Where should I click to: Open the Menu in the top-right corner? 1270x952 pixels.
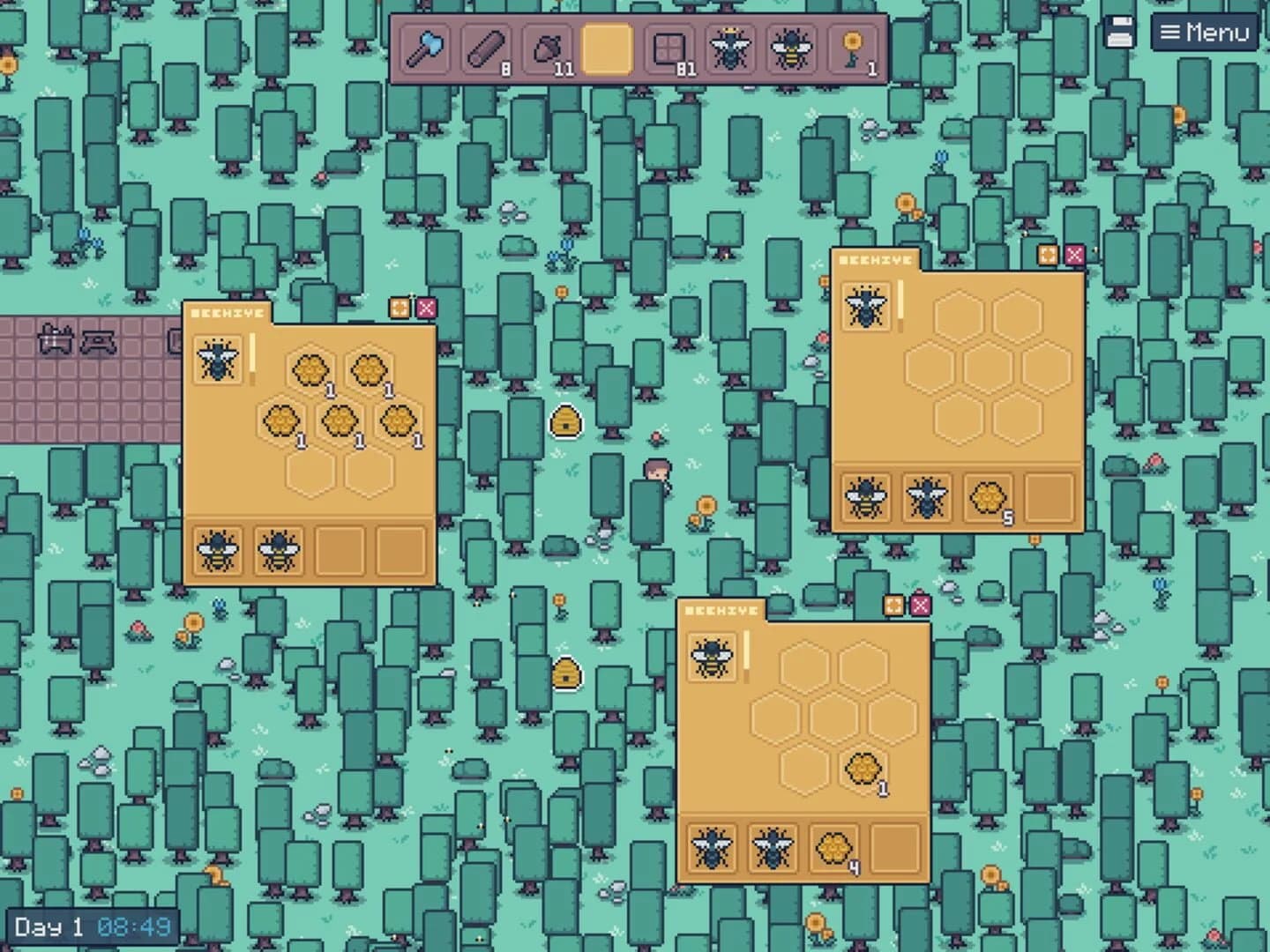coord(1206,32)
